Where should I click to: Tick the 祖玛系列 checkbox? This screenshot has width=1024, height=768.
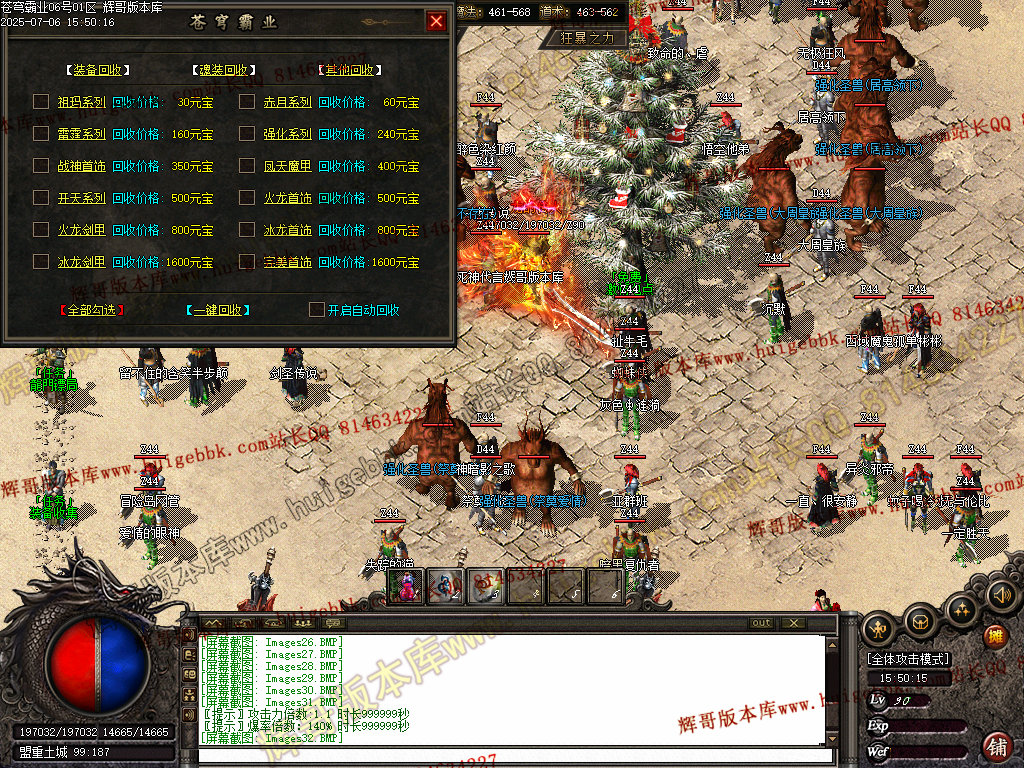click(41, 102)
